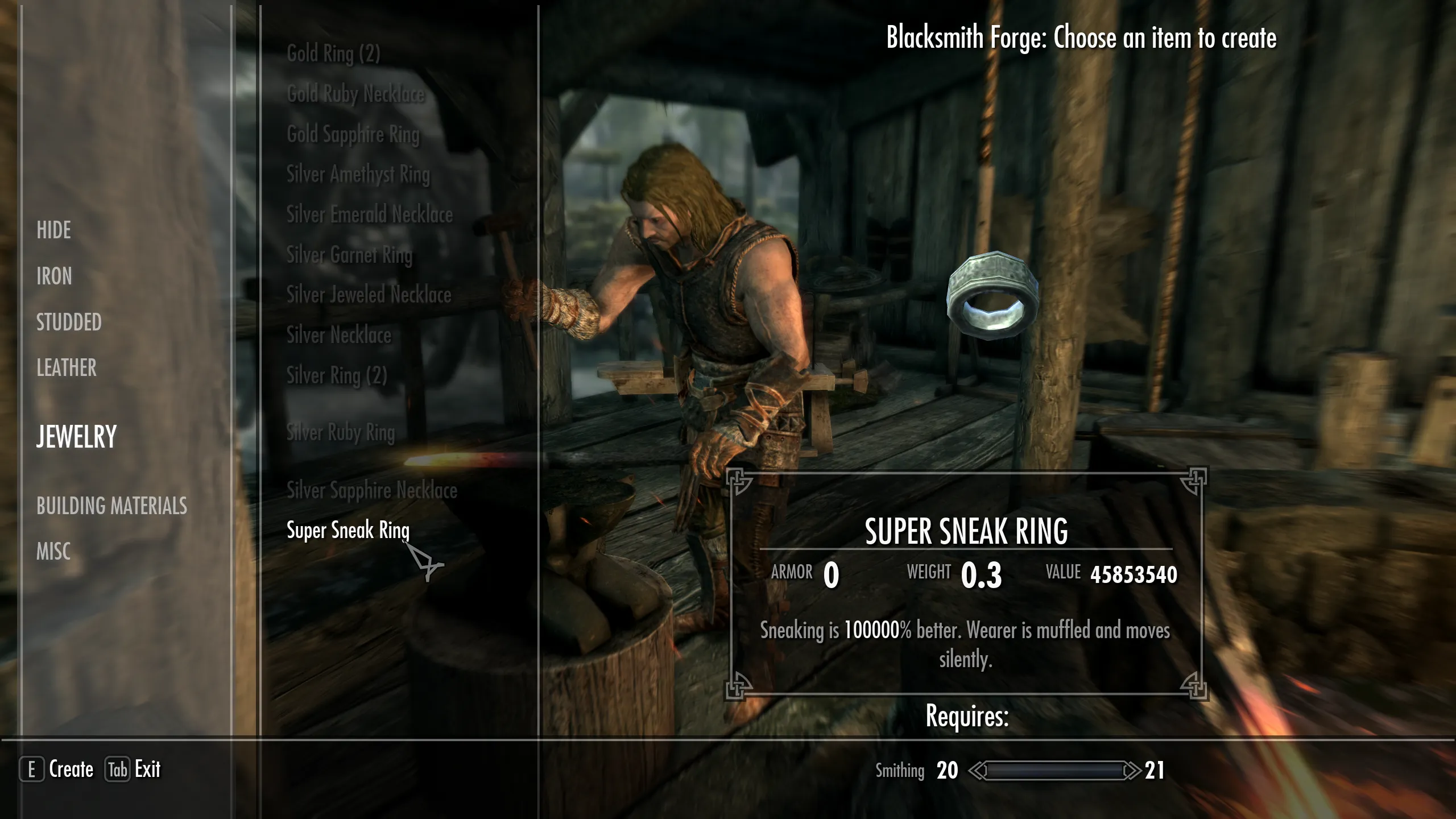The image size is (1456, 819).
Task: Select Gold Ring (2) recipe
Action: [333, 53]
